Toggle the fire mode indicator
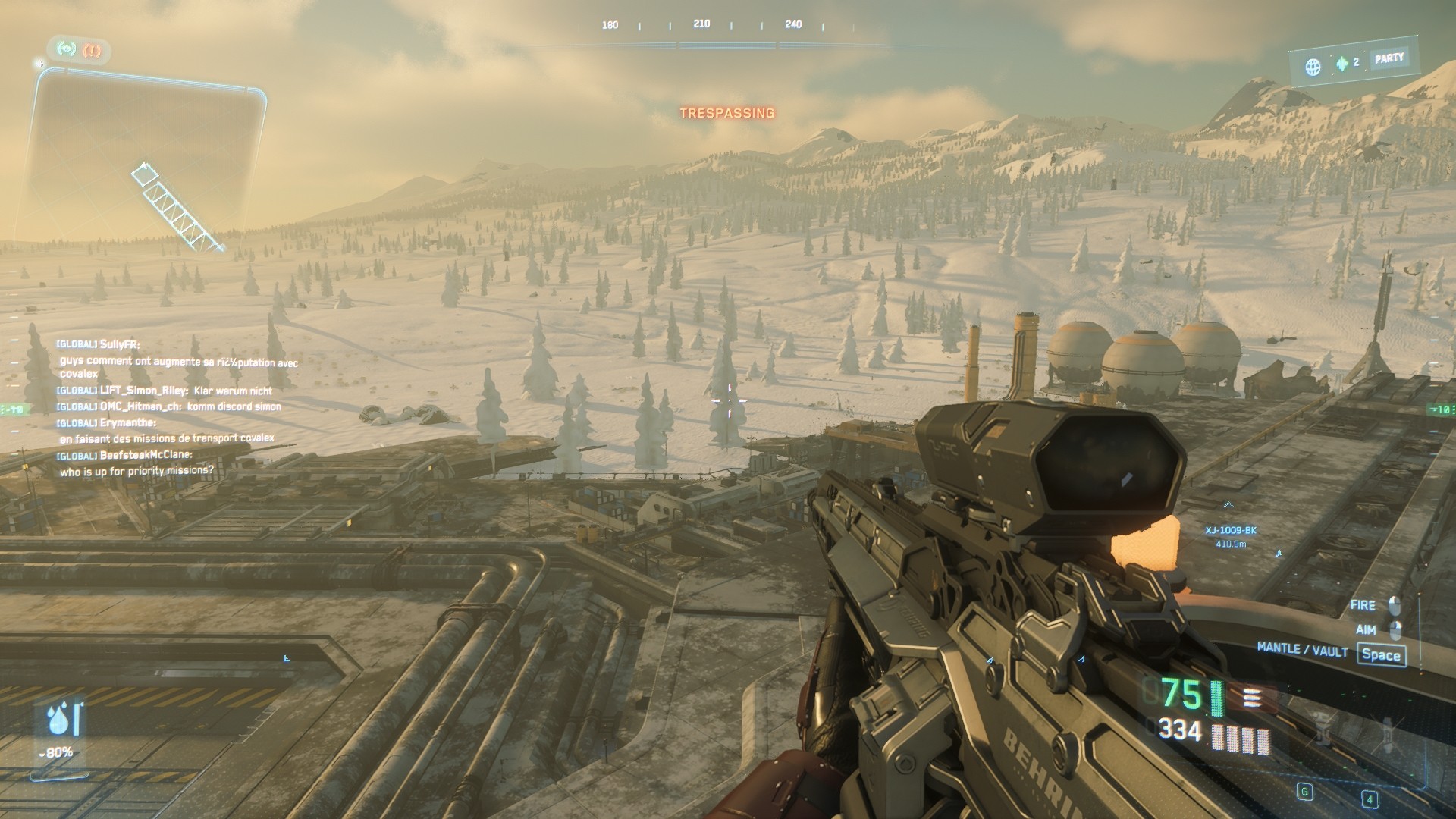Image resolution: width=1456 pixels, height=819 pixels. (x=1251, y=698)
